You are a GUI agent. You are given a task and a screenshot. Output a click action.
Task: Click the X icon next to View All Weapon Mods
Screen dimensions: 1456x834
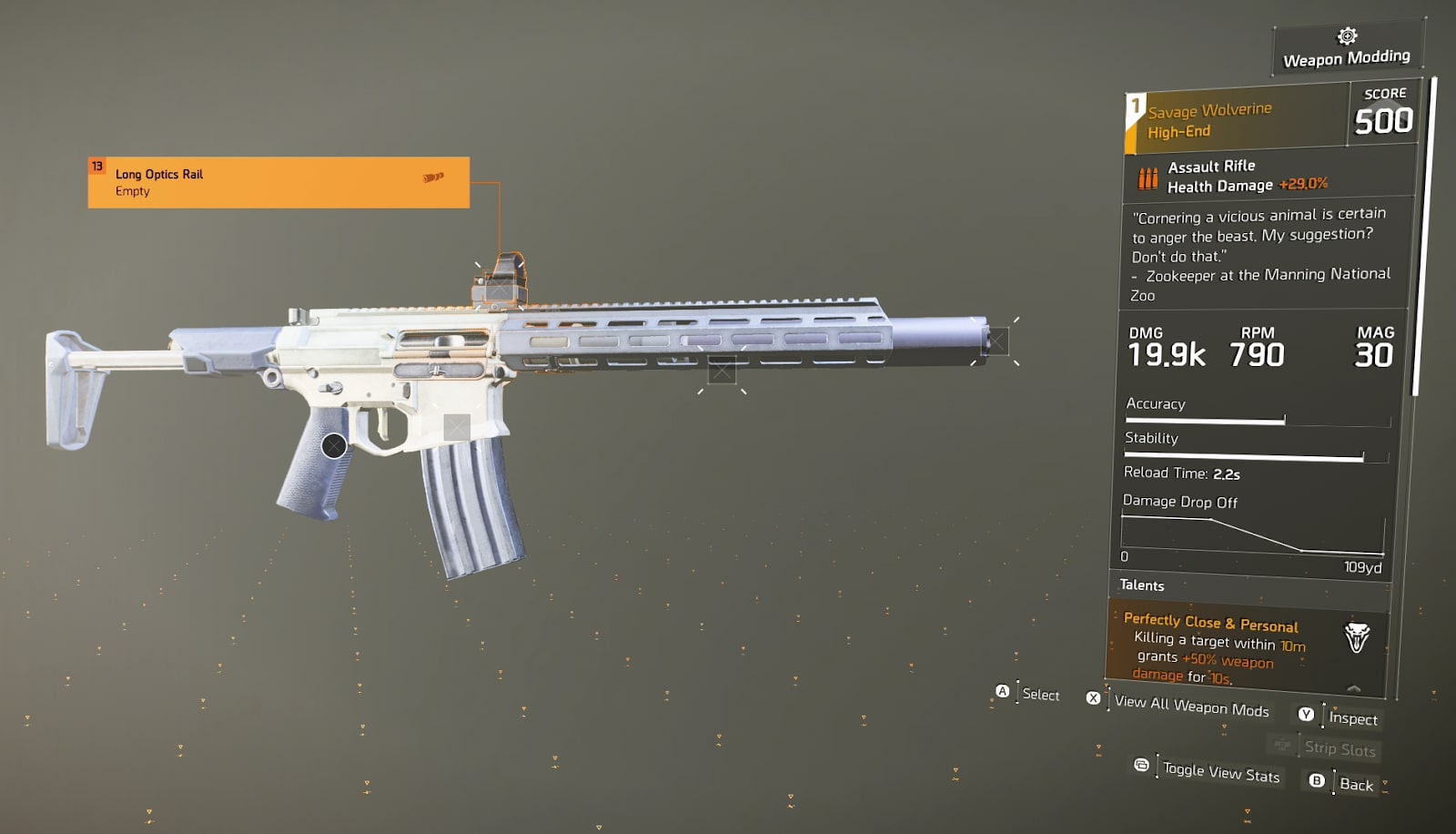click(1093, 698)
